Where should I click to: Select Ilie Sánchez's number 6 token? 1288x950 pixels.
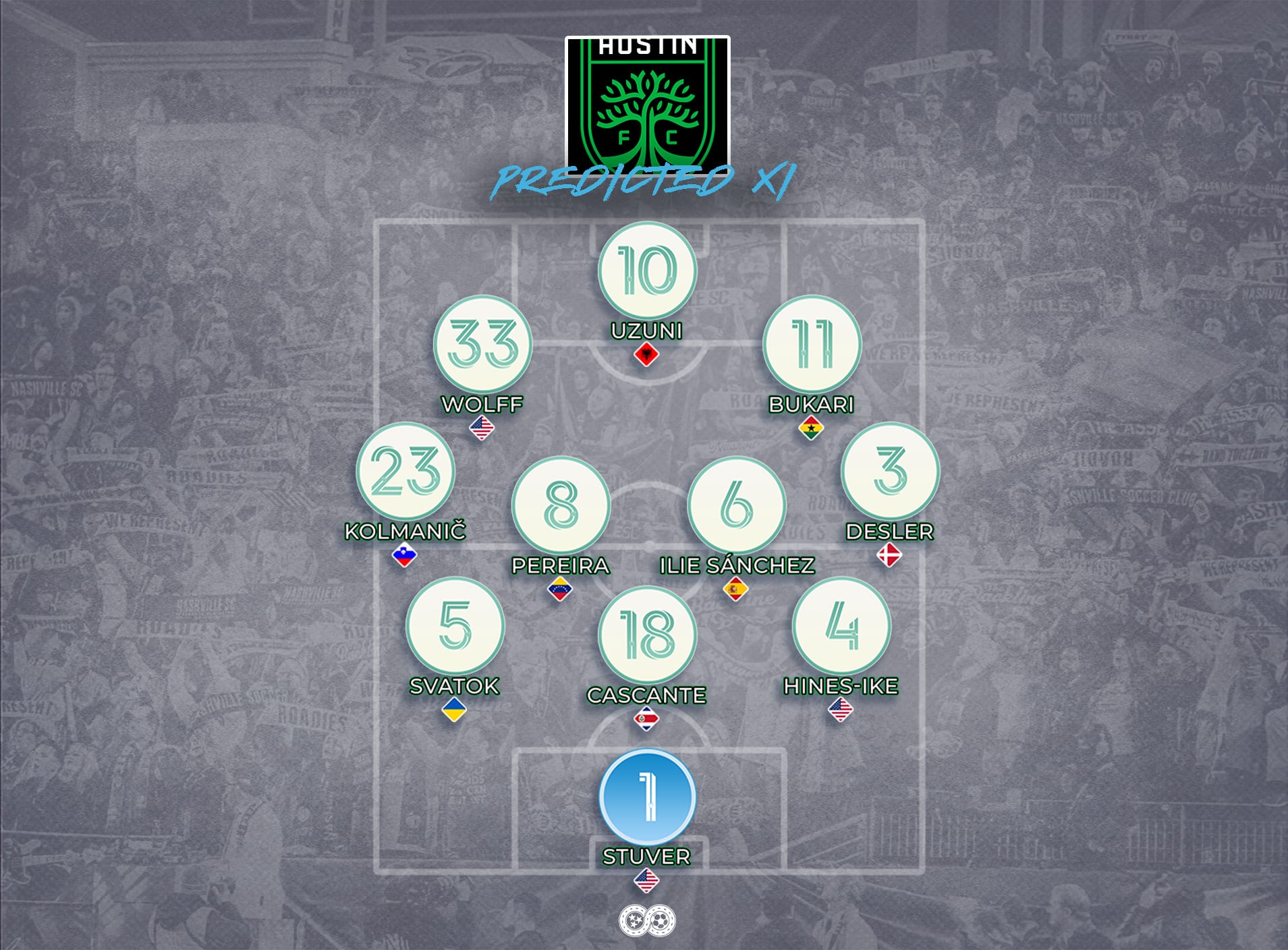[x=736, y=505]
